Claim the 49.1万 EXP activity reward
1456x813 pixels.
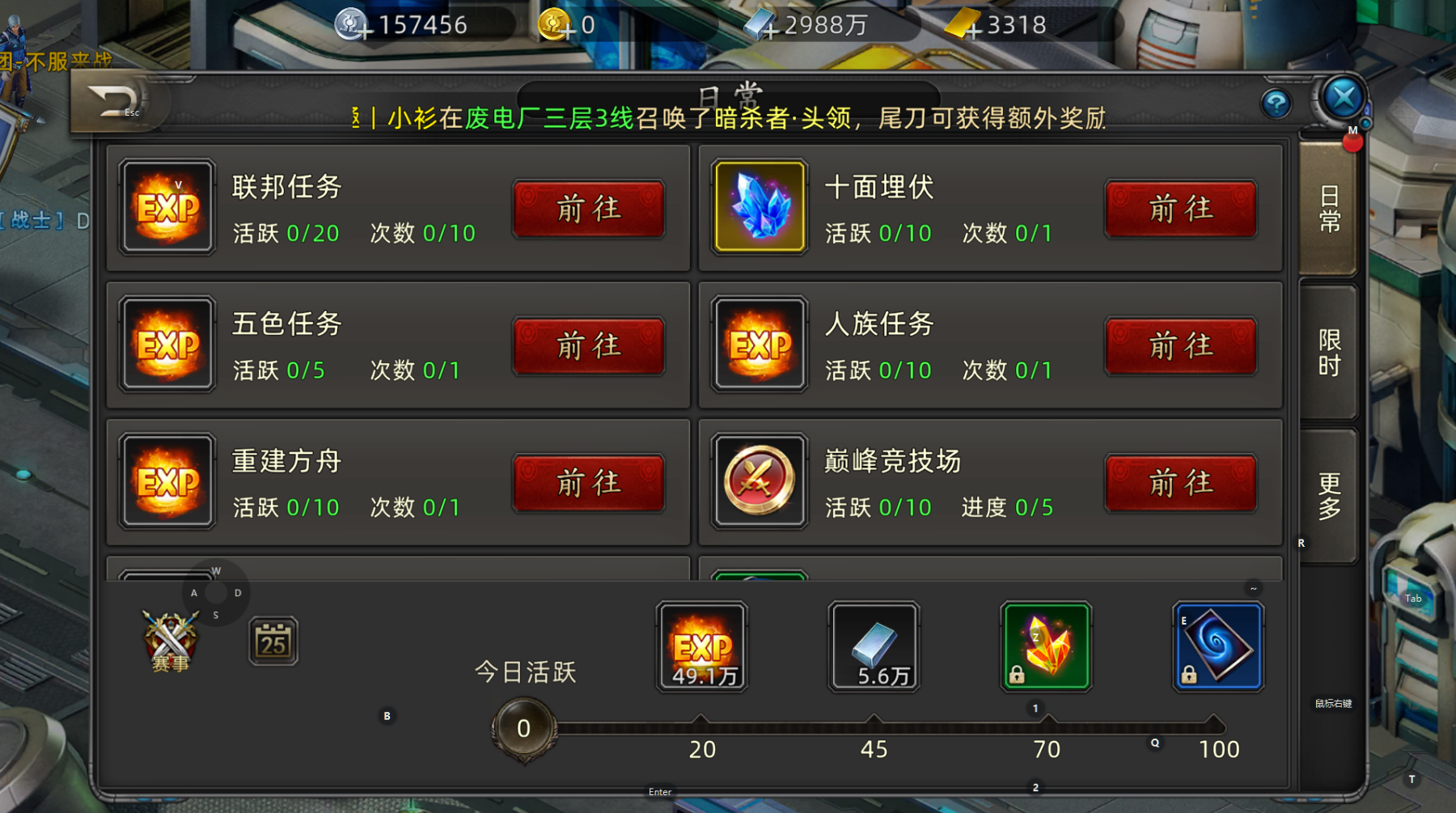700,646
